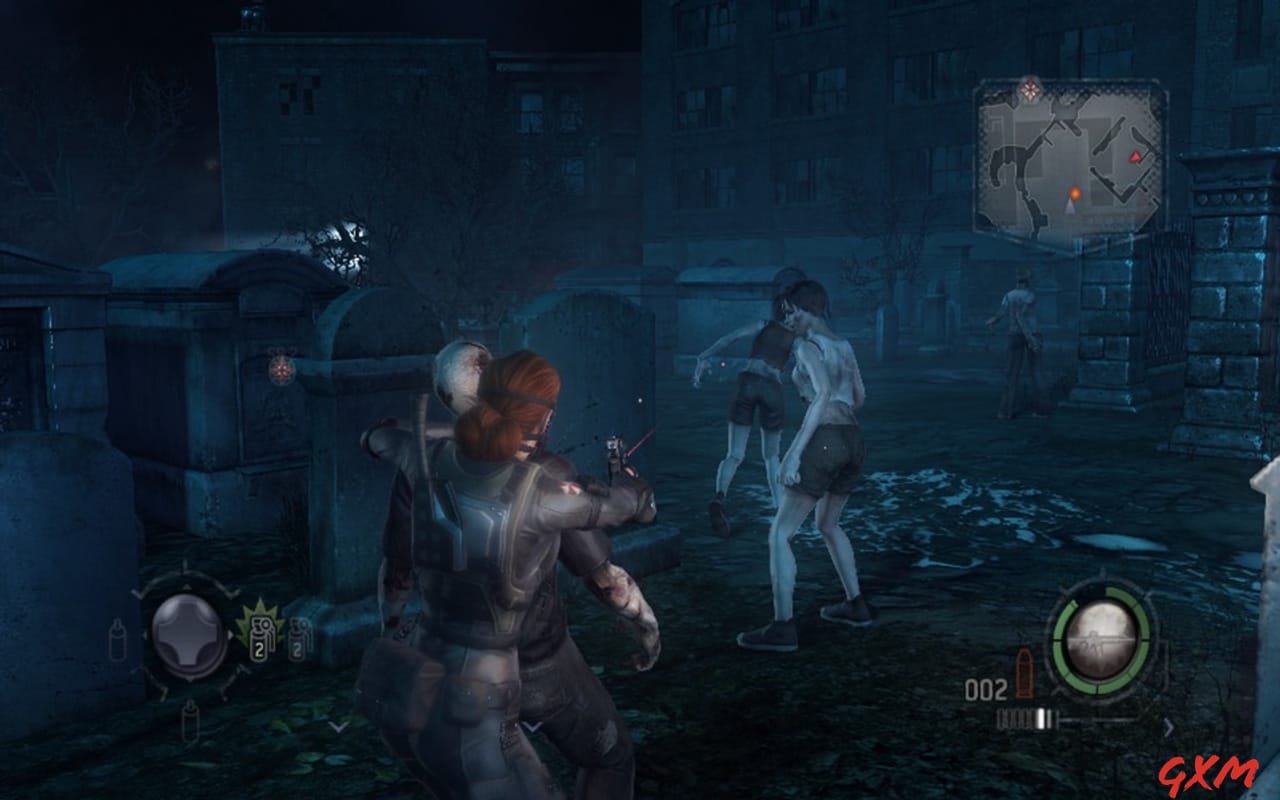Click the ammo reserve bar below the 002 counter
1280x800 pixels.
(x=1024, y=718)
